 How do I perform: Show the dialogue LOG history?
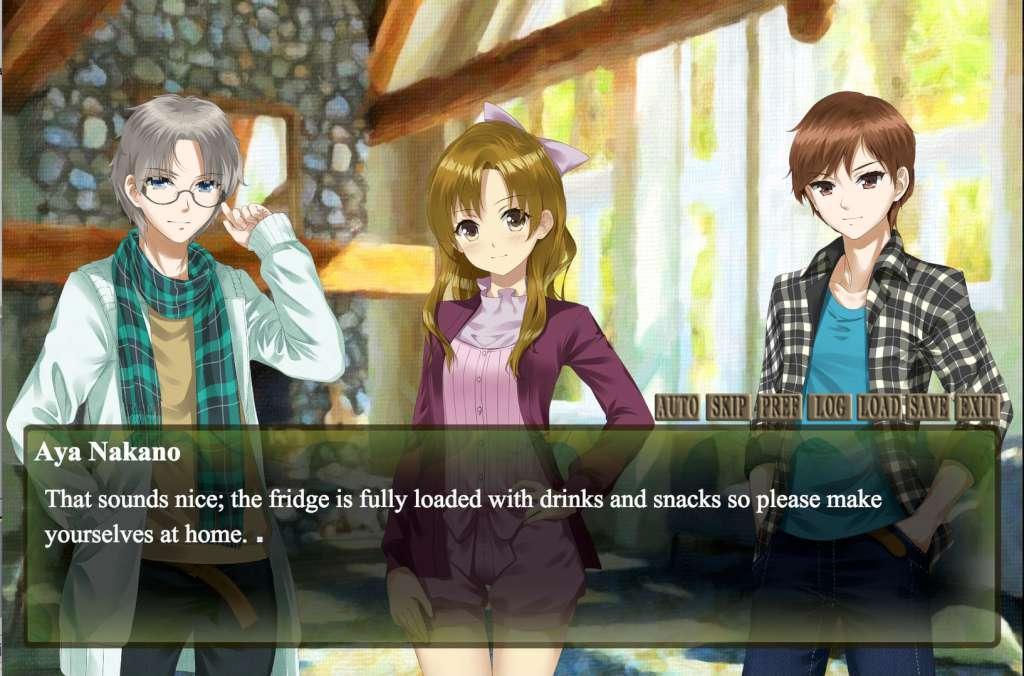tap(829, 407)
